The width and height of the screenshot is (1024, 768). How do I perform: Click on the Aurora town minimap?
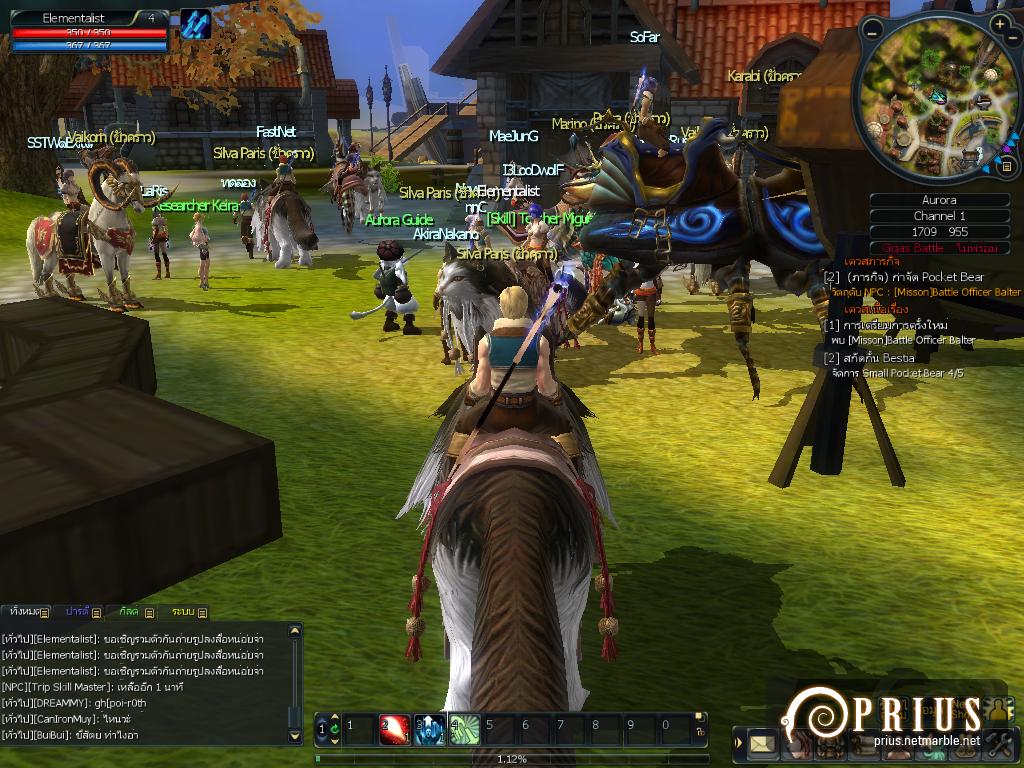point(938,100)
